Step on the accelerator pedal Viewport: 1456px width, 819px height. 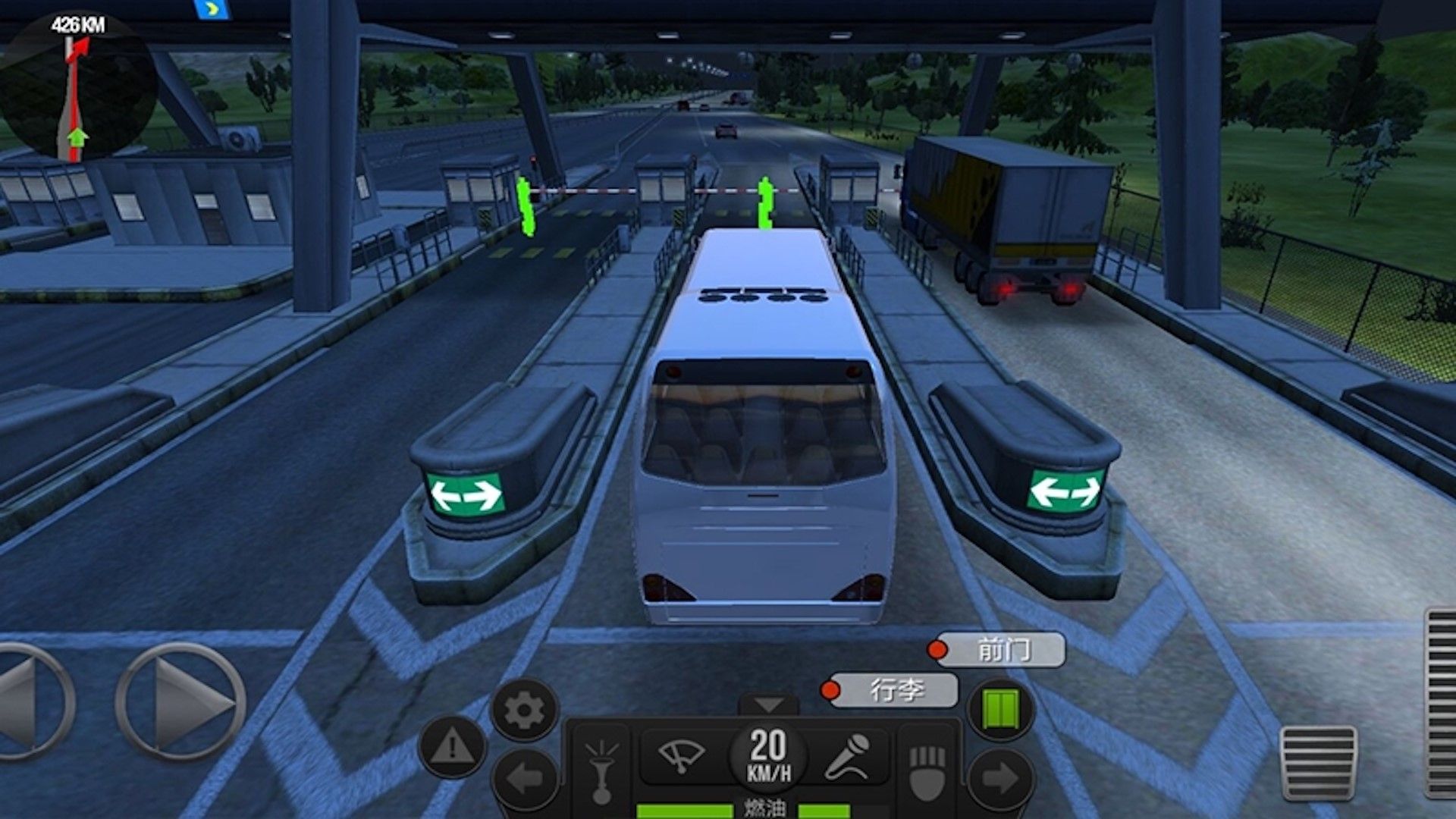coord(1441,701)
